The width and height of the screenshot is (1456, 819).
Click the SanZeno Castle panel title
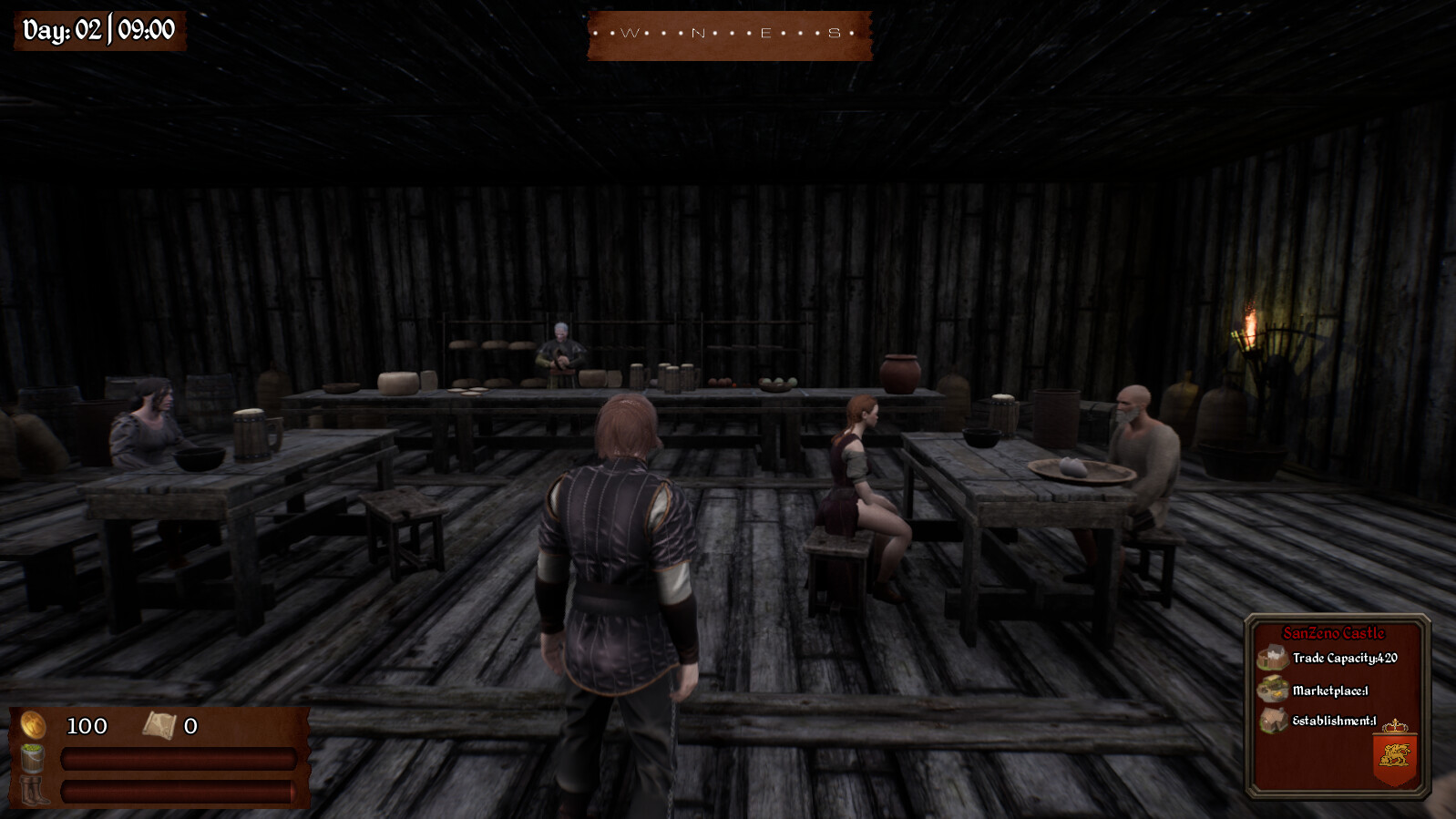coord(1335,630)
